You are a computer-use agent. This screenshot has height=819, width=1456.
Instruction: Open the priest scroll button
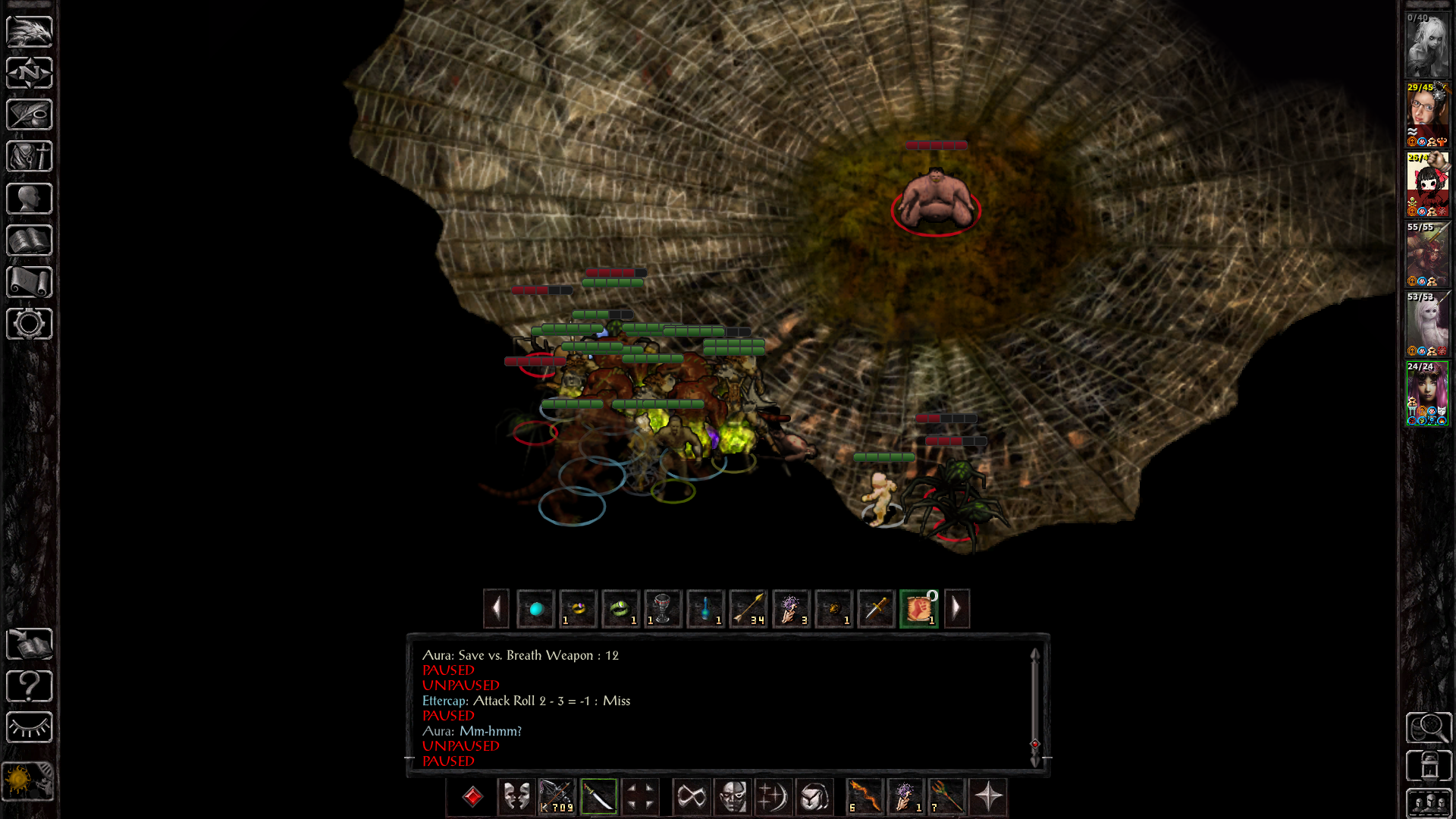pos(29,282)
